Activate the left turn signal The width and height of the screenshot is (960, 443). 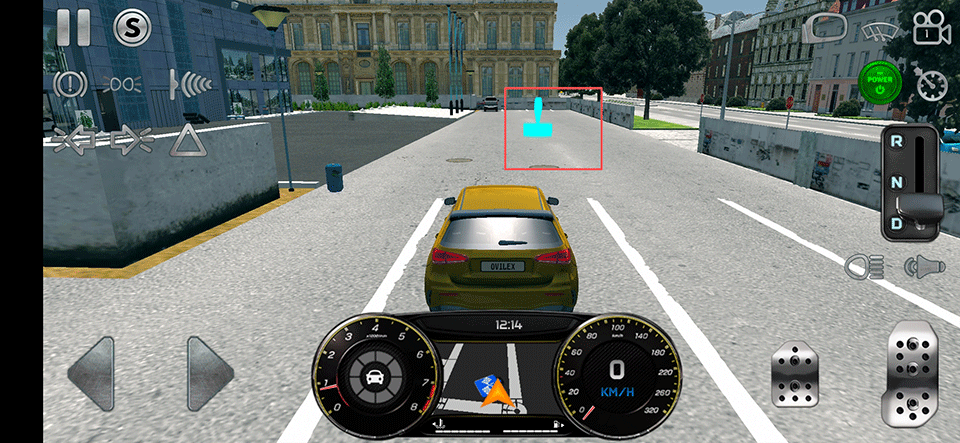pos(72,140)
